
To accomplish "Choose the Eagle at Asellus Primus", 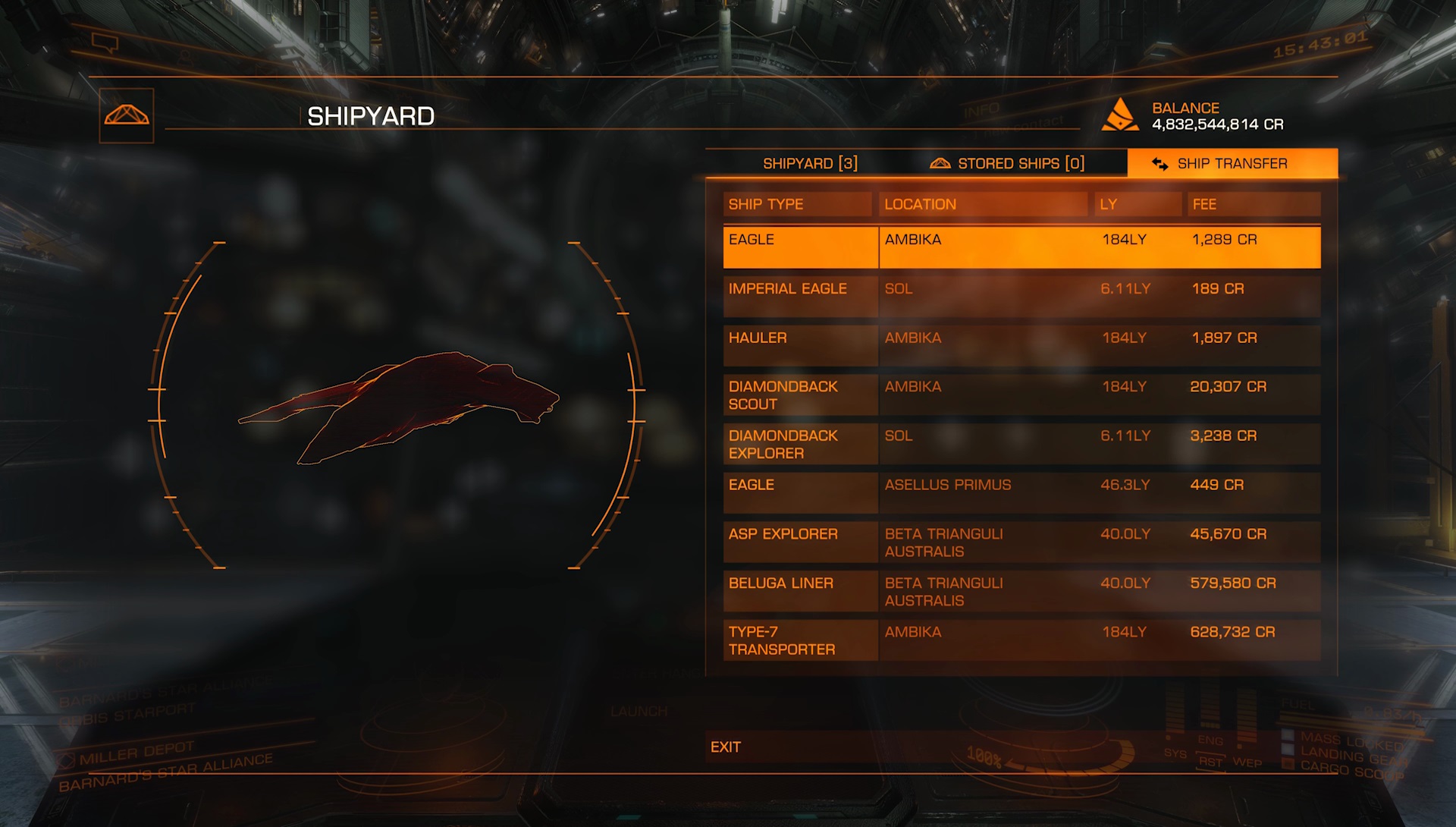I will pyautogui.click(x=1021, y=492).
